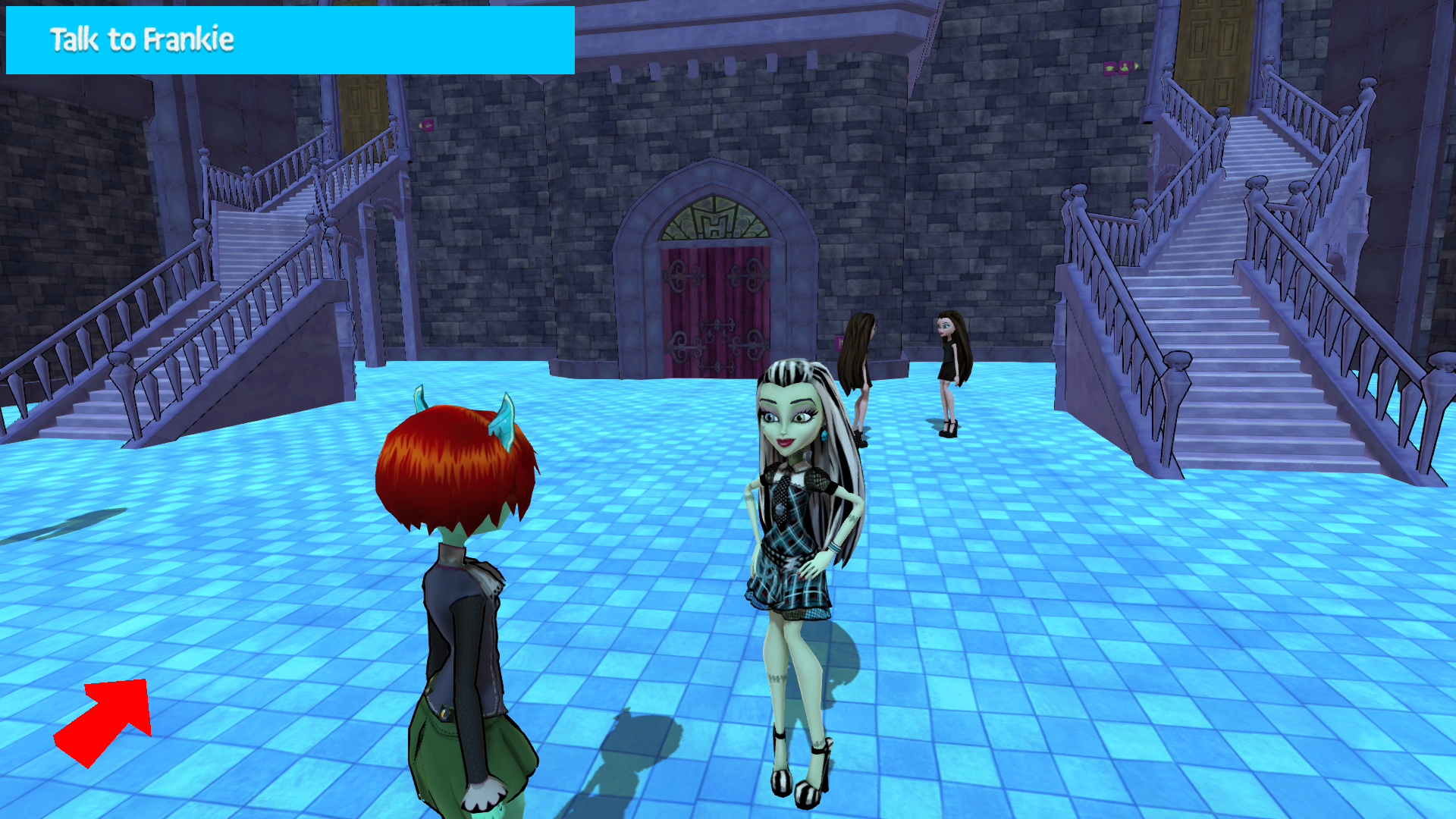Select the 'Talk to Frankie' quest banner
The image size is (1456, 819).
(290, 41)
